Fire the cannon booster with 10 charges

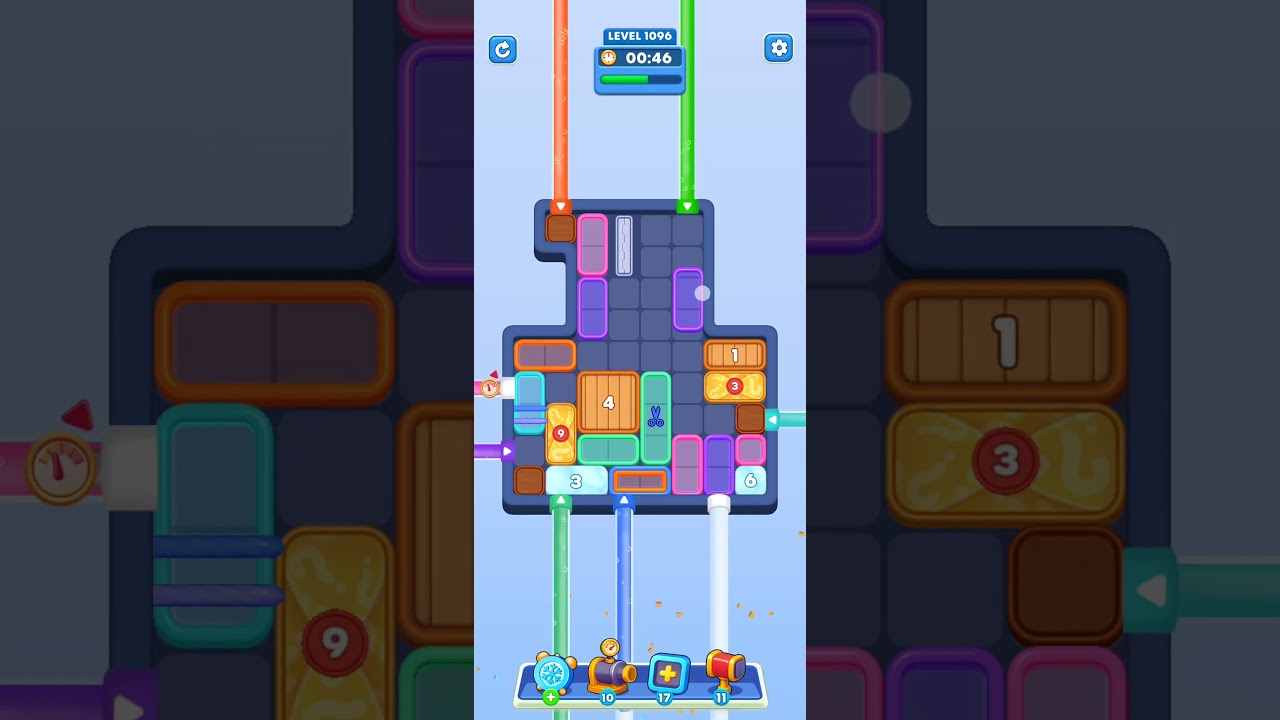pos(608,676)
